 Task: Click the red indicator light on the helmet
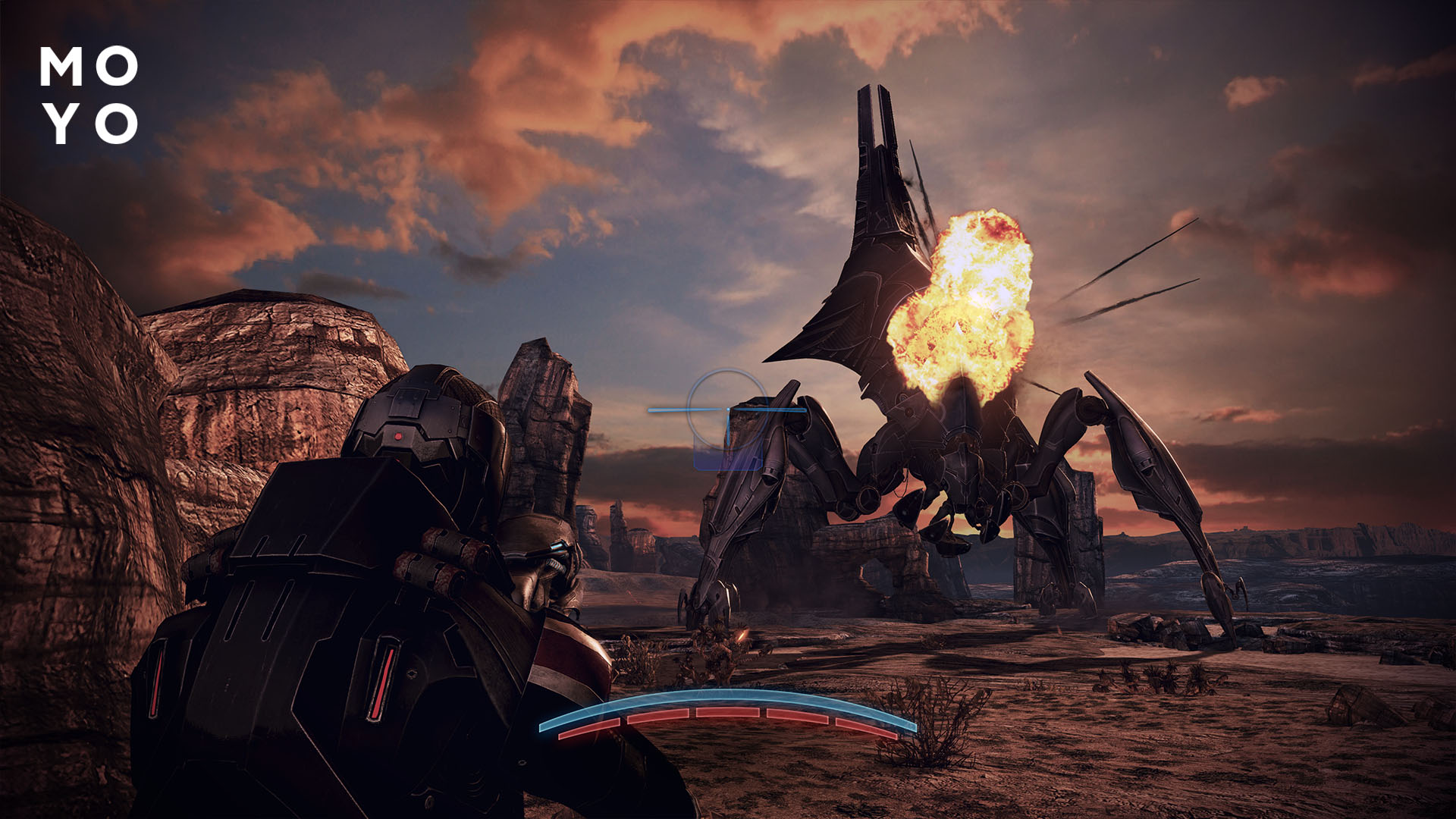click(x=397, y=436)
